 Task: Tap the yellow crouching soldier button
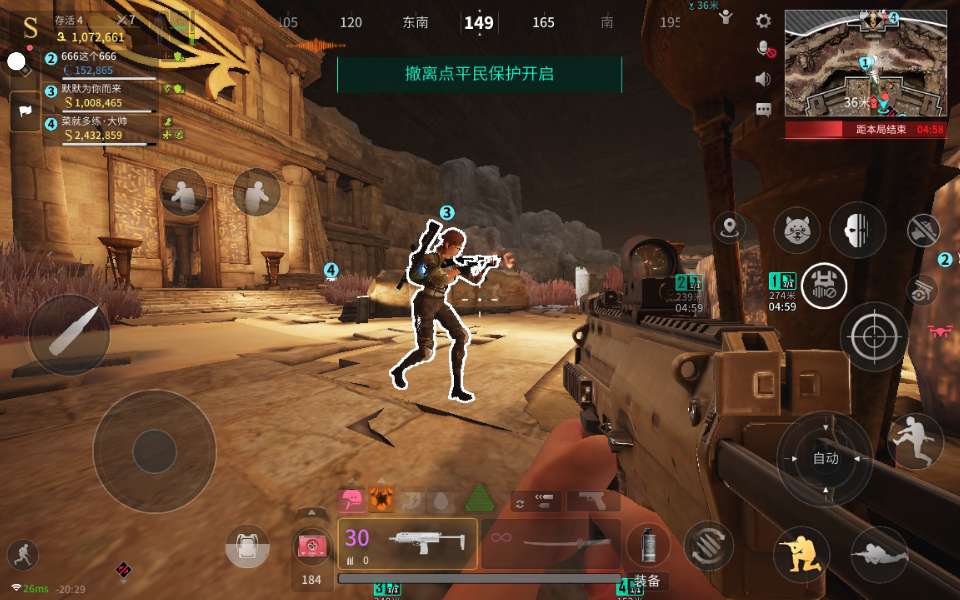tap(801, 554)
